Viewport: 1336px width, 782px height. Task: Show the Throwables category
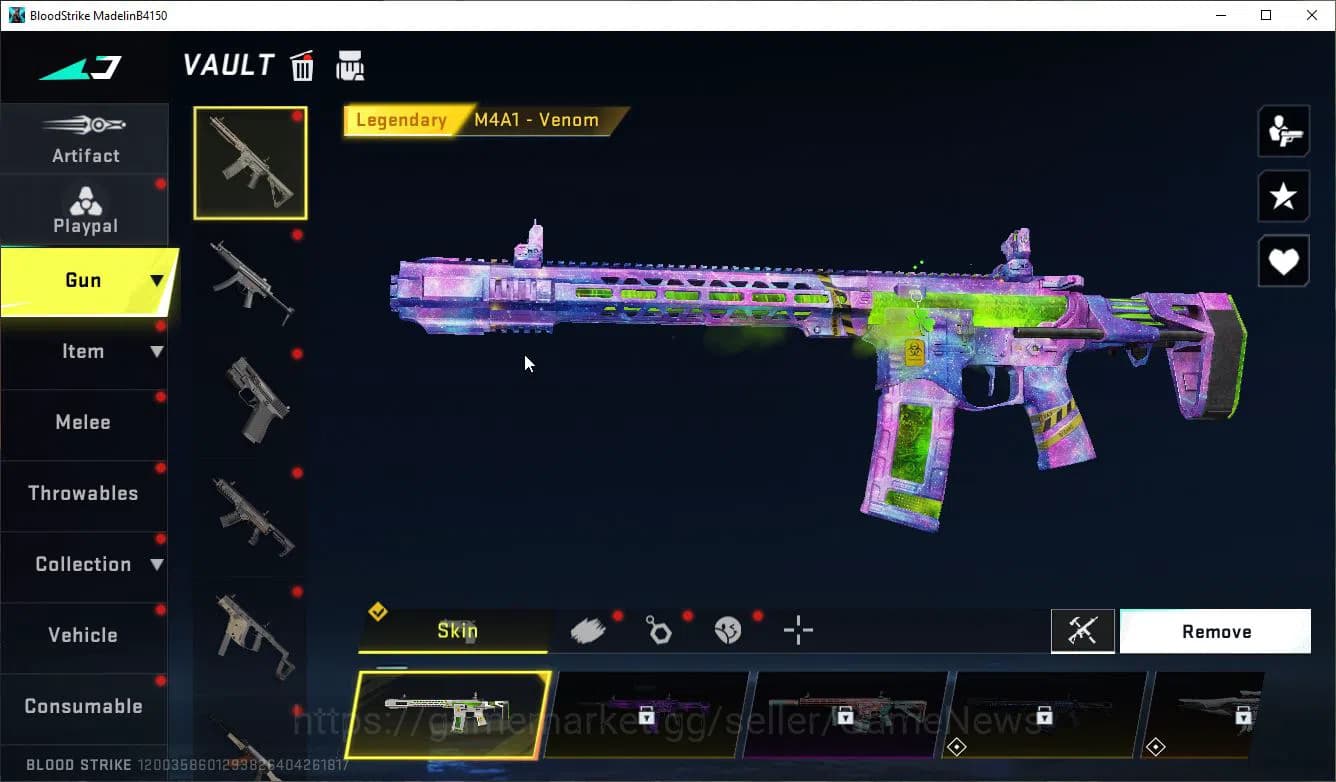pos(84,494)
